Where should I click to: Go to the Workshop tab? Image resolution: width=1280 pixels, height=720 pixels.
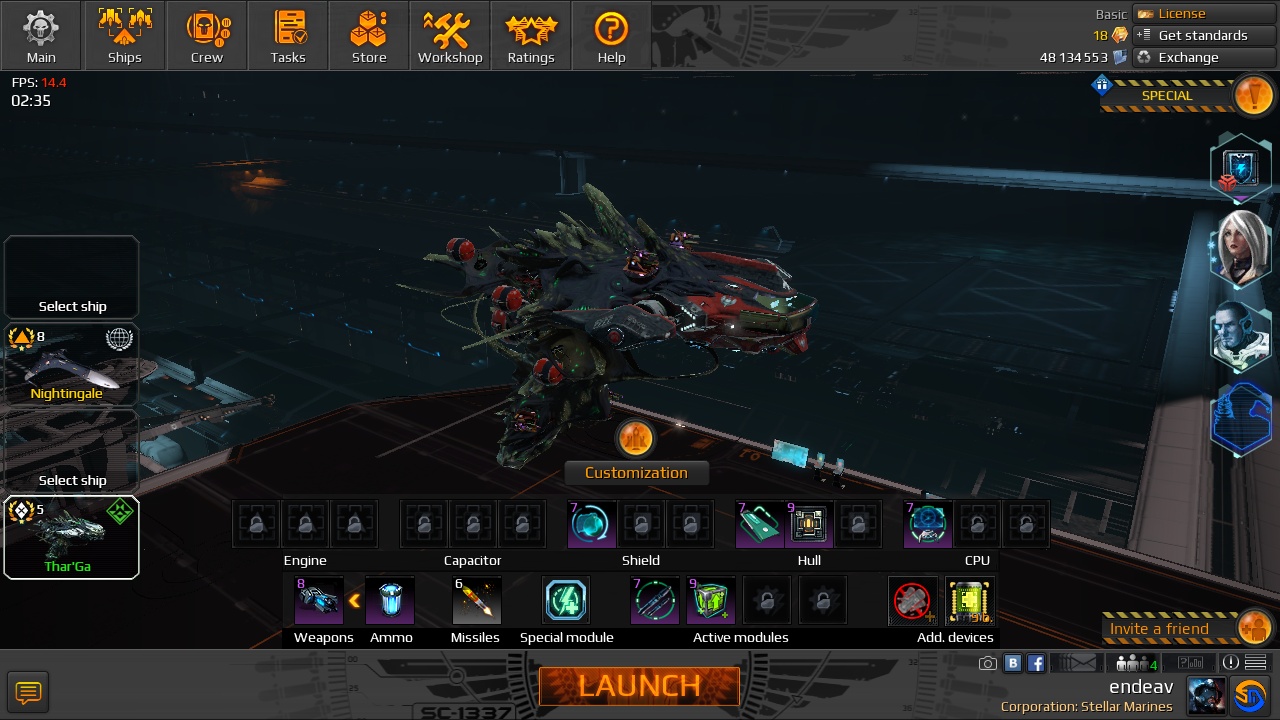click(x=450, y=36)
